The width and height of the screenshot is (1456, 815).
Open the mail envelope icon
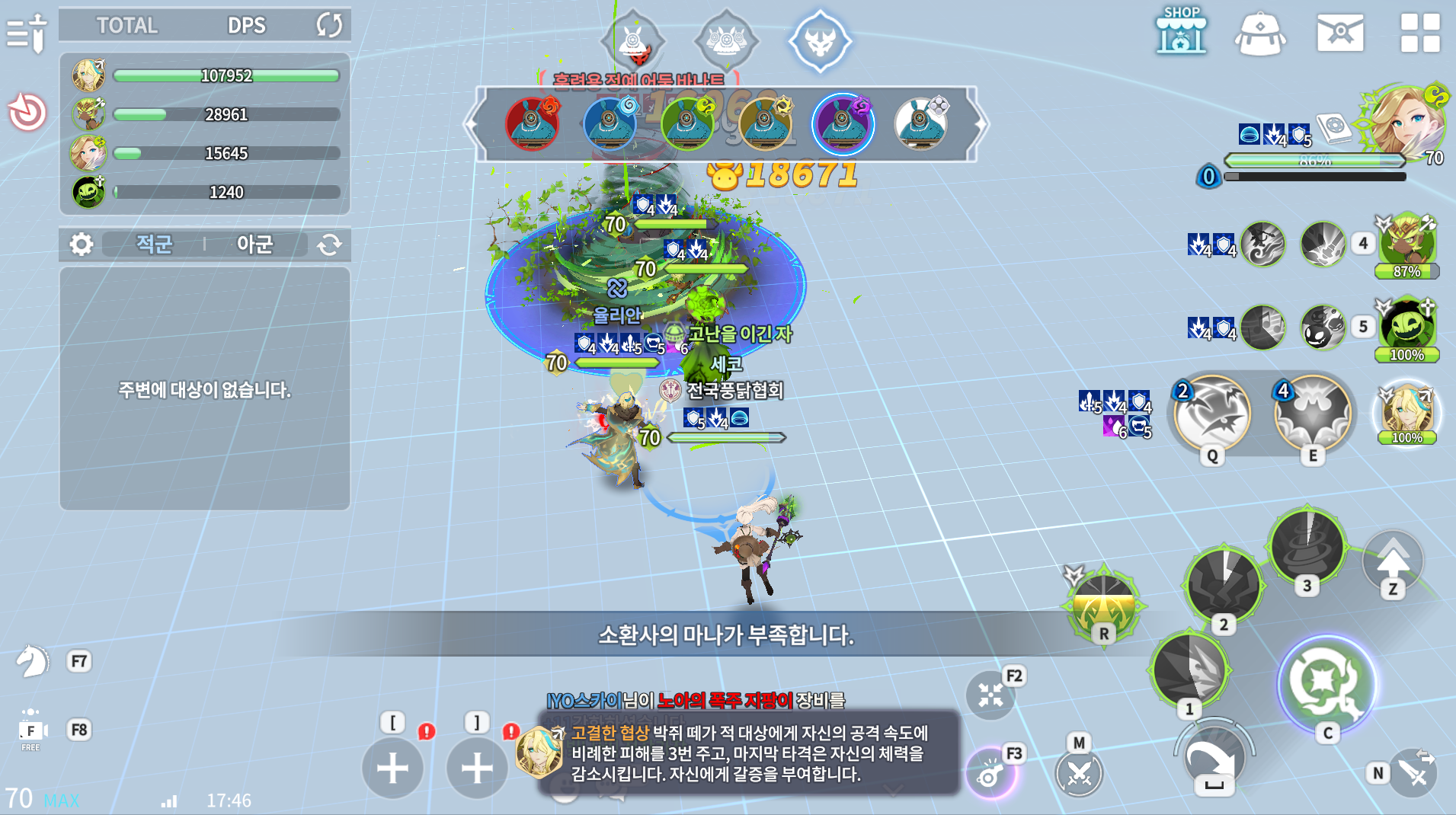tap(1340, 33)
